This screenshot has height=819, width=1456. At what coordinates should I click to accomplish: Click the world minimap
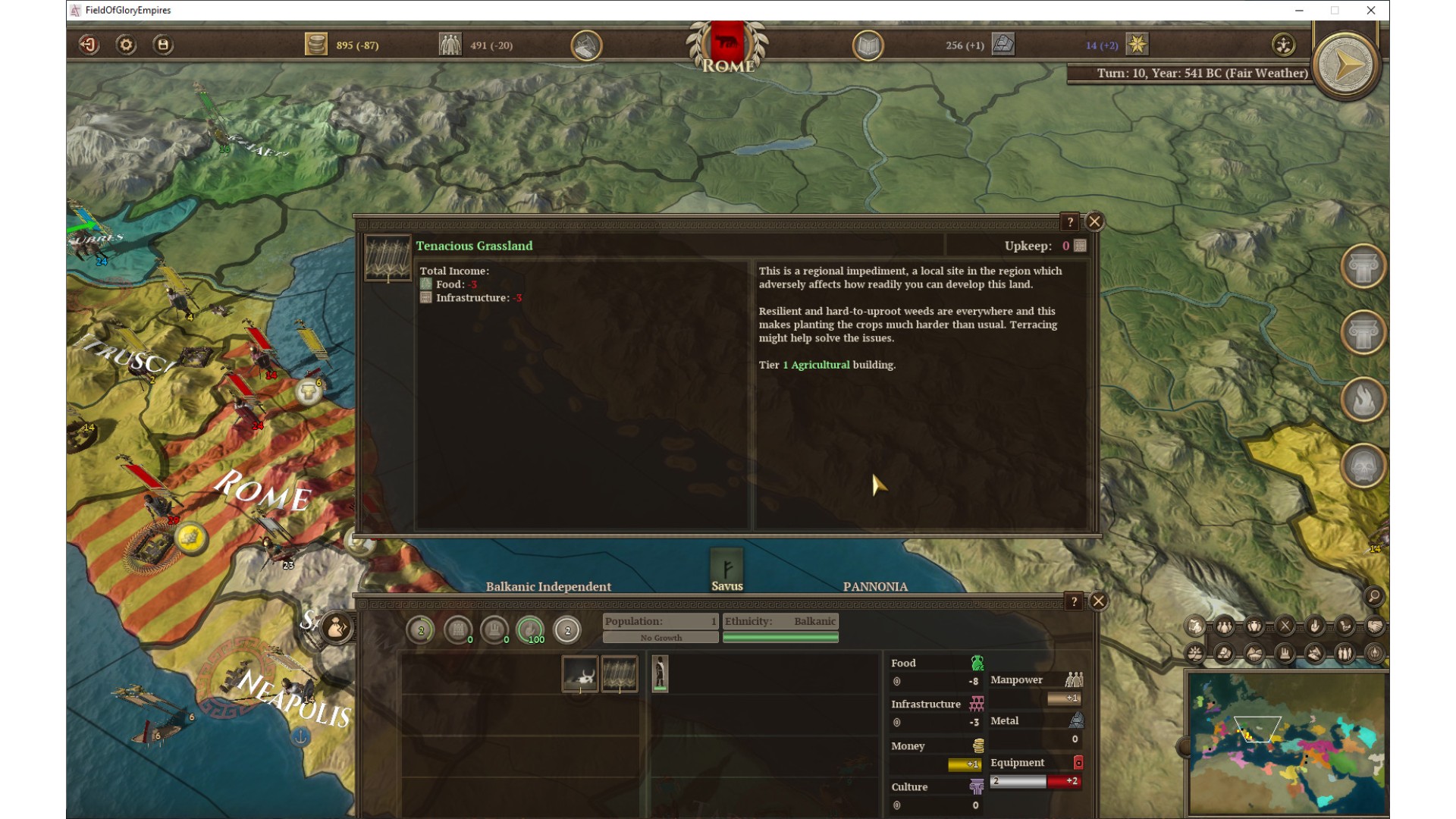(x=1287, y=743)
